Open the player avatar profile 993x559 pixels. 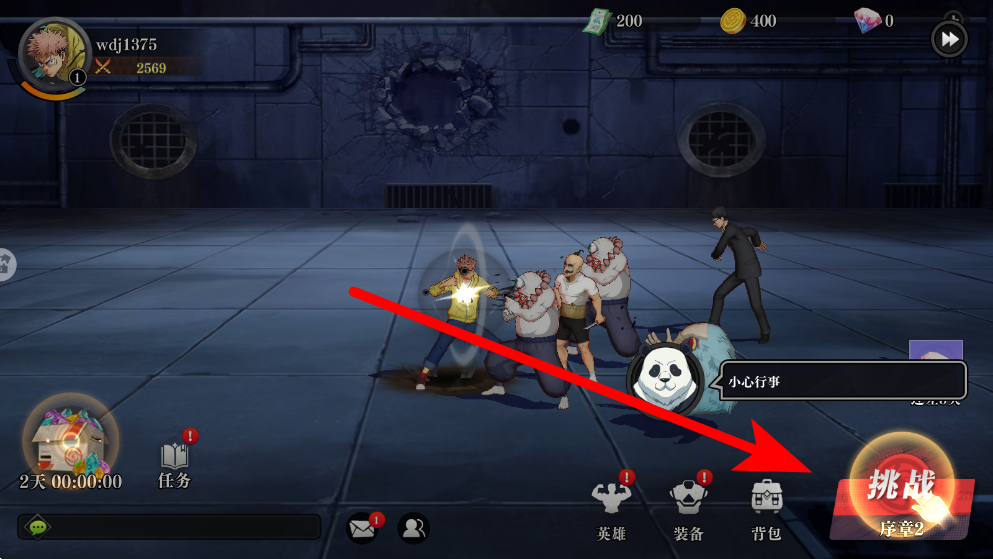tap(50, 60)
